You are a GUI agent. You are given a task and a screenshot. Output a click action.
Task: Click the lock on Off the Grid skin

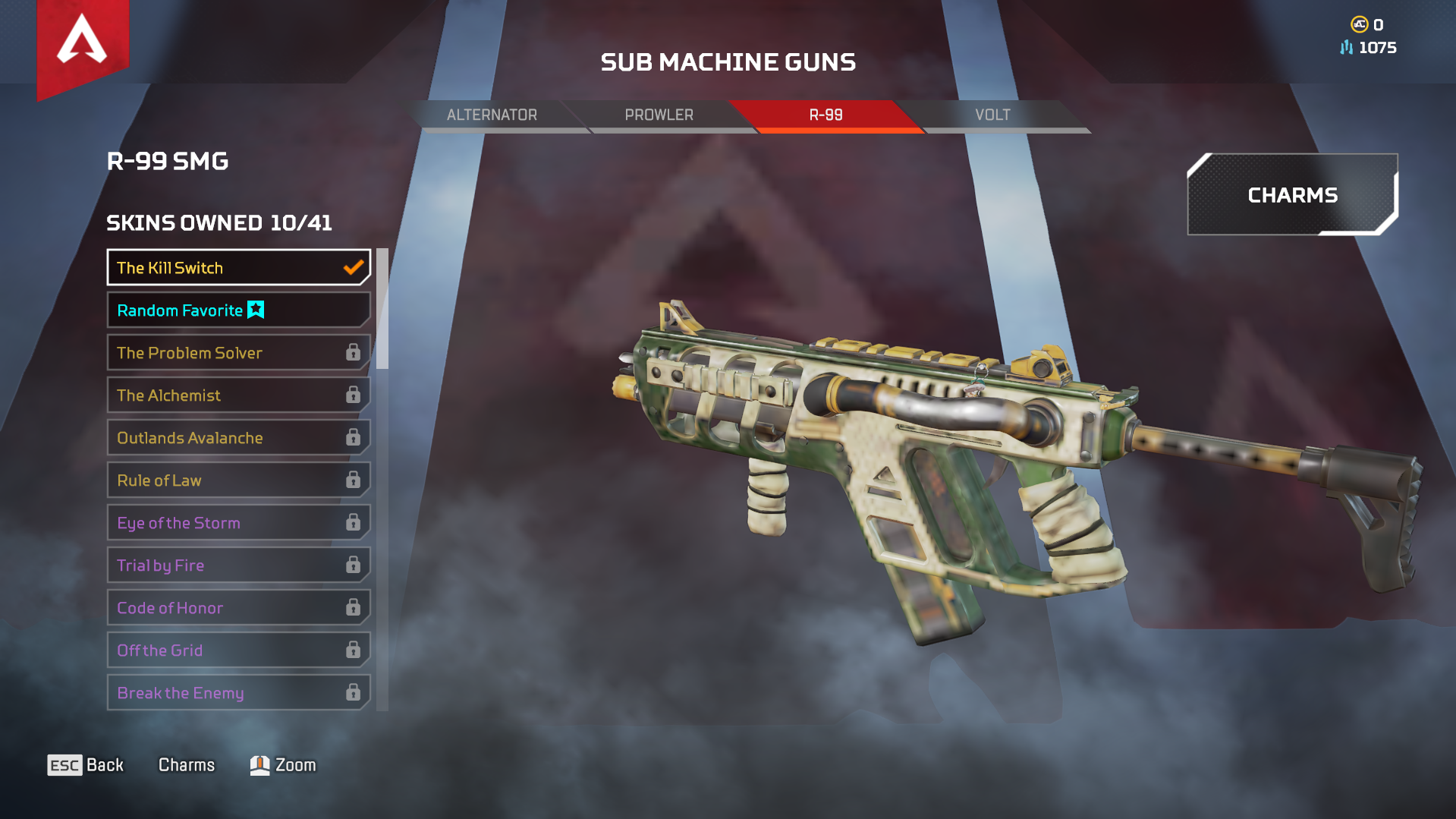pos(352,650)
